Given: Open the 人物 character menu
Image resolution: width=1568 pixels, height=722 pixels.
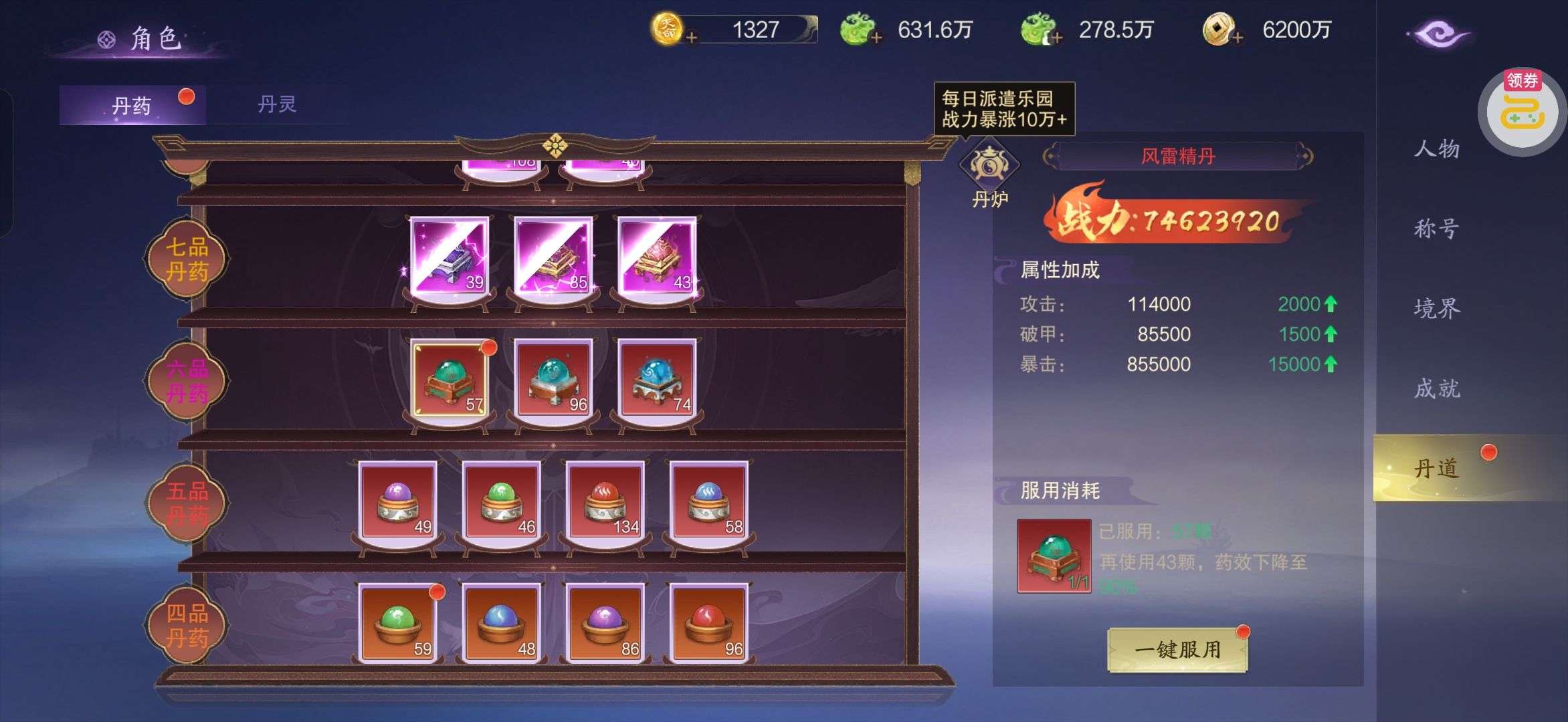Looking at the screenshot, I should click(x=1436, y=148).
